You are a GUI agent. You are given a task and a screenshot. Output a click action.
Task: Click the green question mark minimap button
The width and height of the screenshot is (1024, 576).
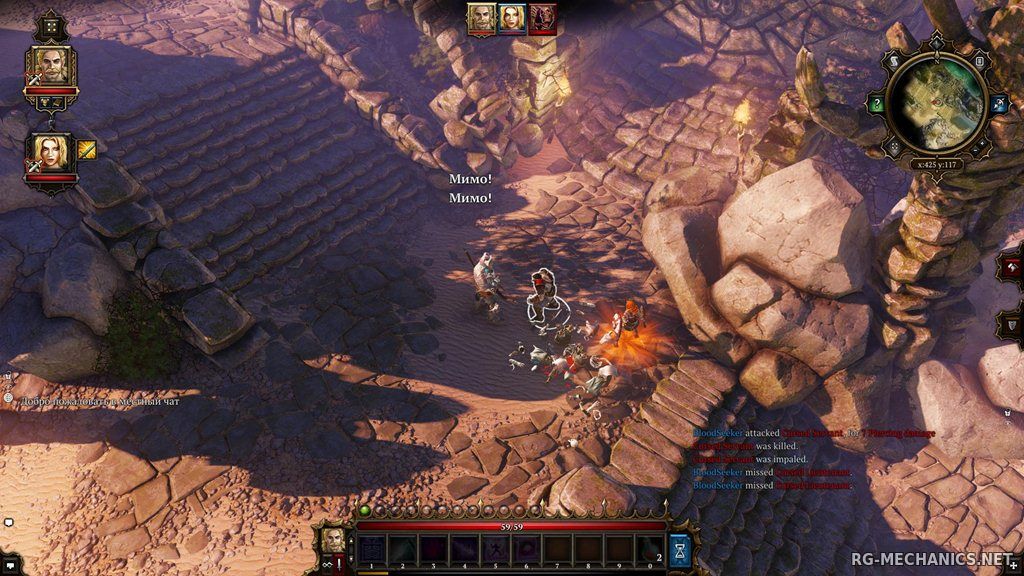[877, 104]
